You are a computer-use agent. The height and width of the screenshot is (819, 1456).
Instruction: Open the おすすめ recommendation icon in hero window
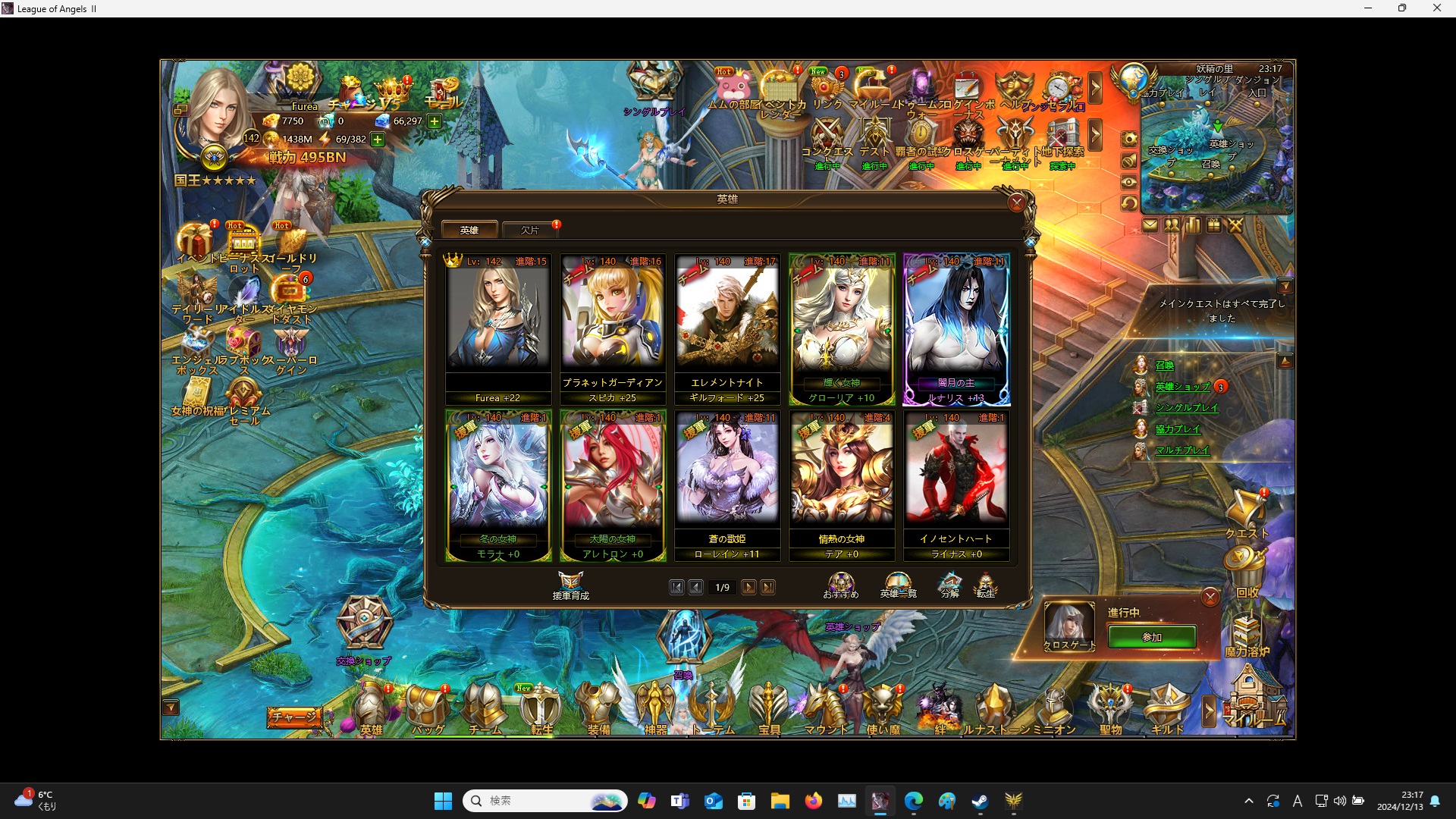840,584
